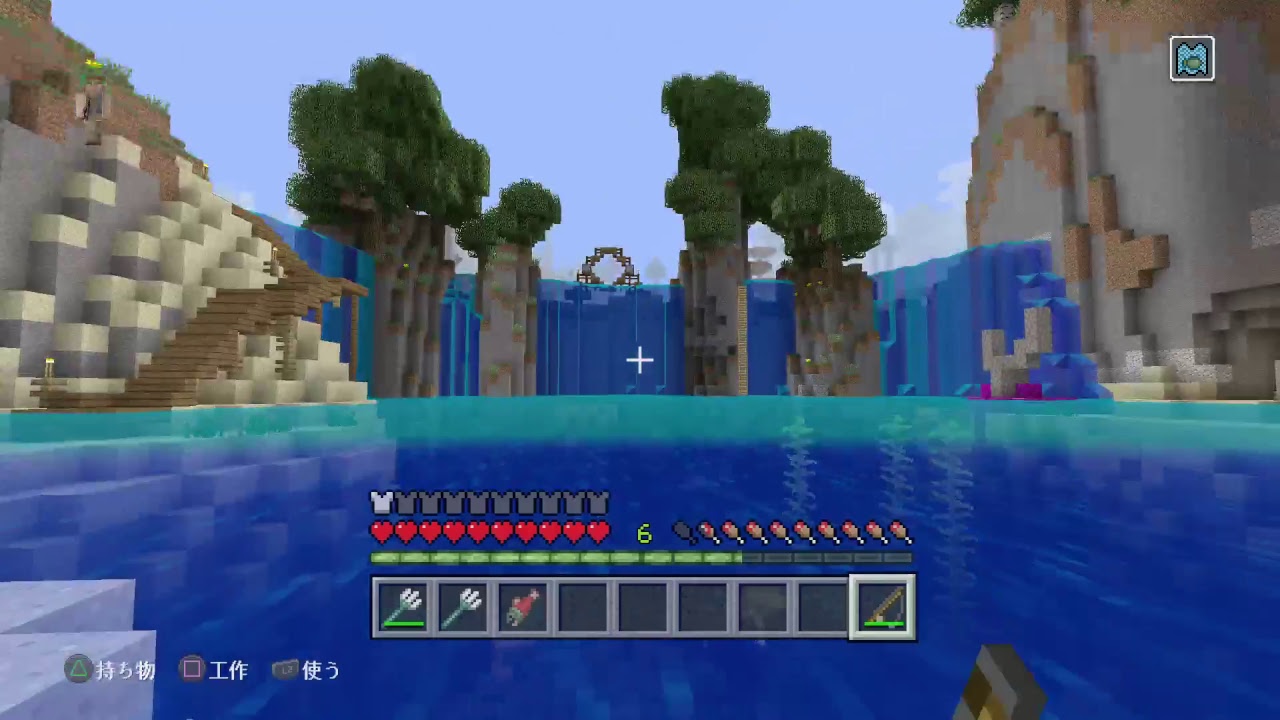Click the L2 button icon next to 使う
Image resolution: width=1280 pixels, height=720 pixels.
[283, 671]
